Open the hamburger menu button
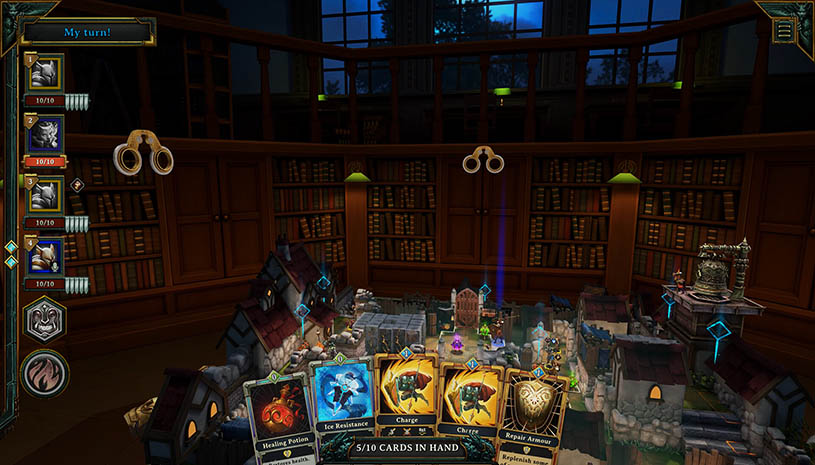Screen dimensions: 815x465 point(784,30)
